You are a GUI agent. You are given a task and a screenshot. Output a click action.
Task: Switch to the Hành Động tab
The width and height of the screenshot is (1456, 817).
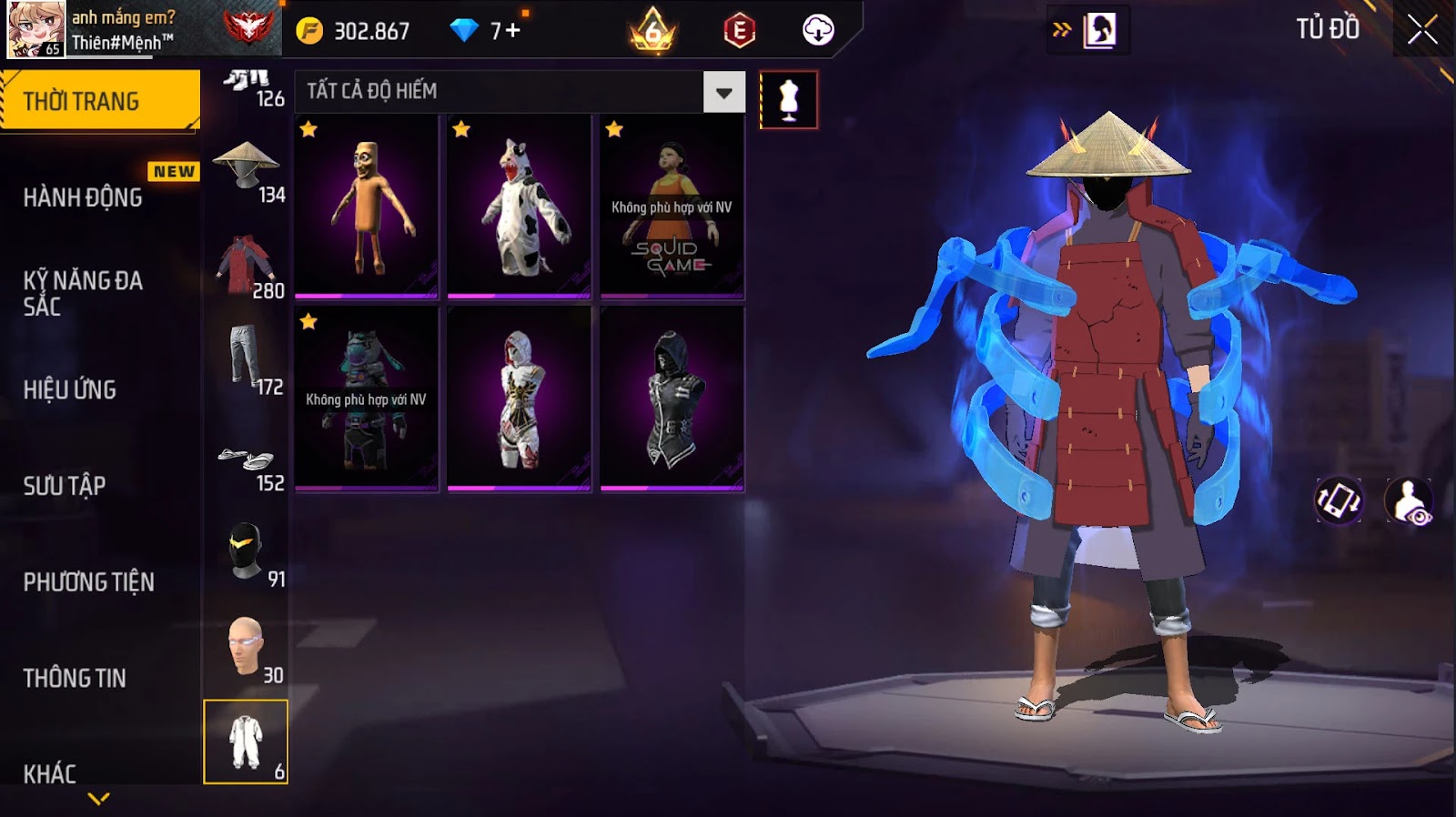(83, 197)
